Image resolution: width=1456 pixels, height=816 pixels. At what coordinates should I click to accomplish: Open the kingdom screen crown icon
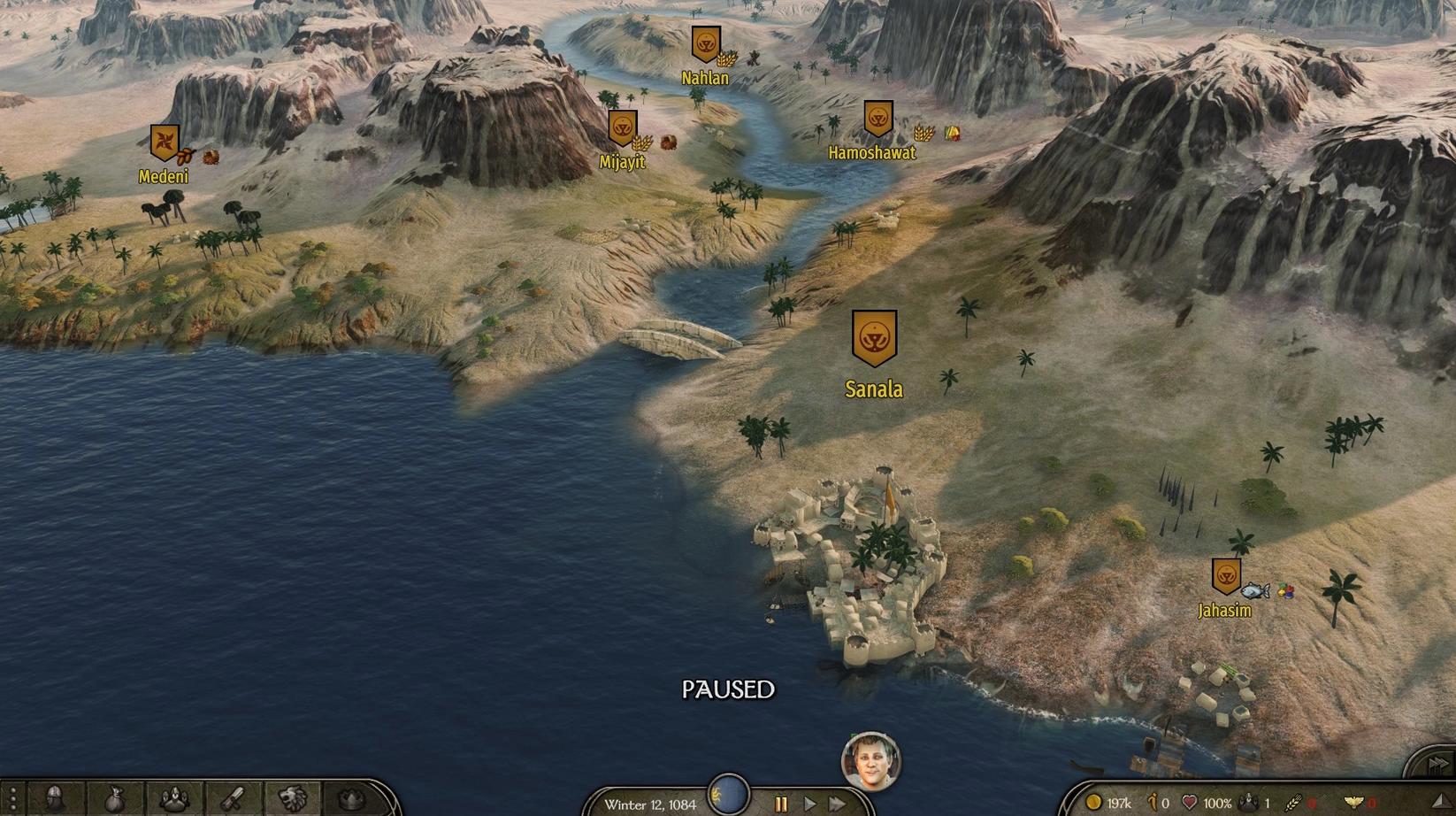pos(353,800)
